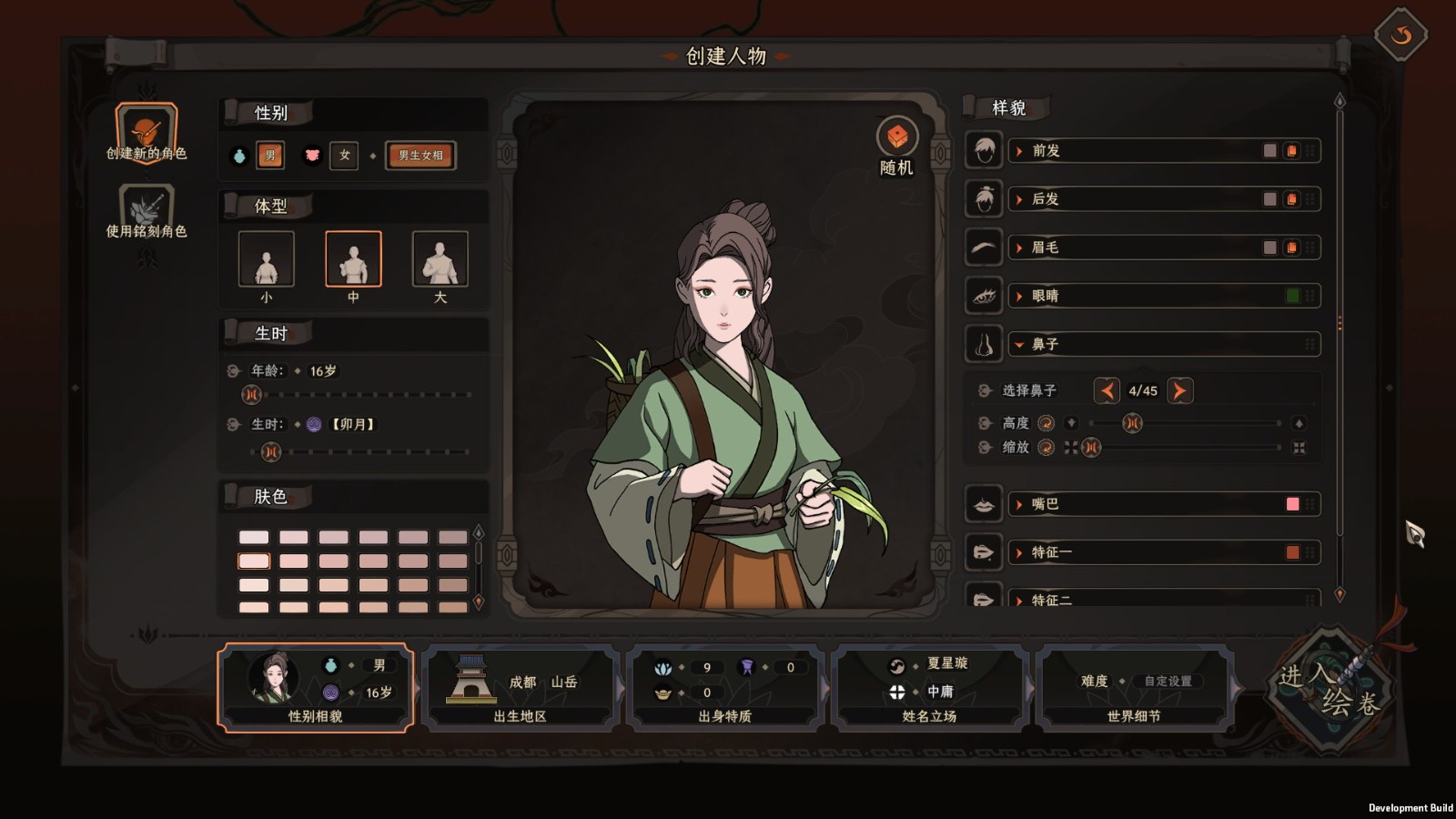Toggle the 男生女相 appearance button

(x=420, y=156)
